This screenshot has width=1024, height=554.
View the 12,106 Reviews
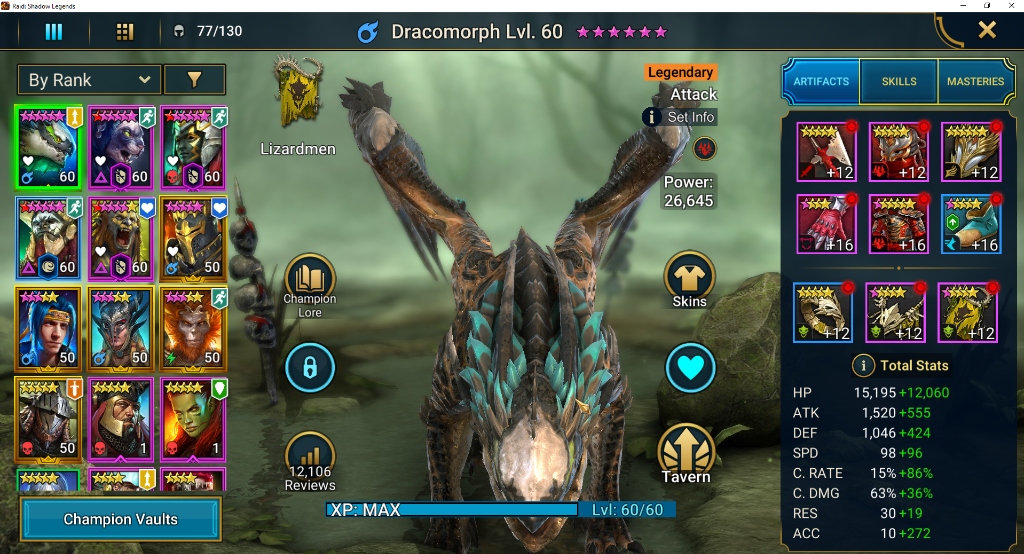pyautogui.click(x=309, y=462)
